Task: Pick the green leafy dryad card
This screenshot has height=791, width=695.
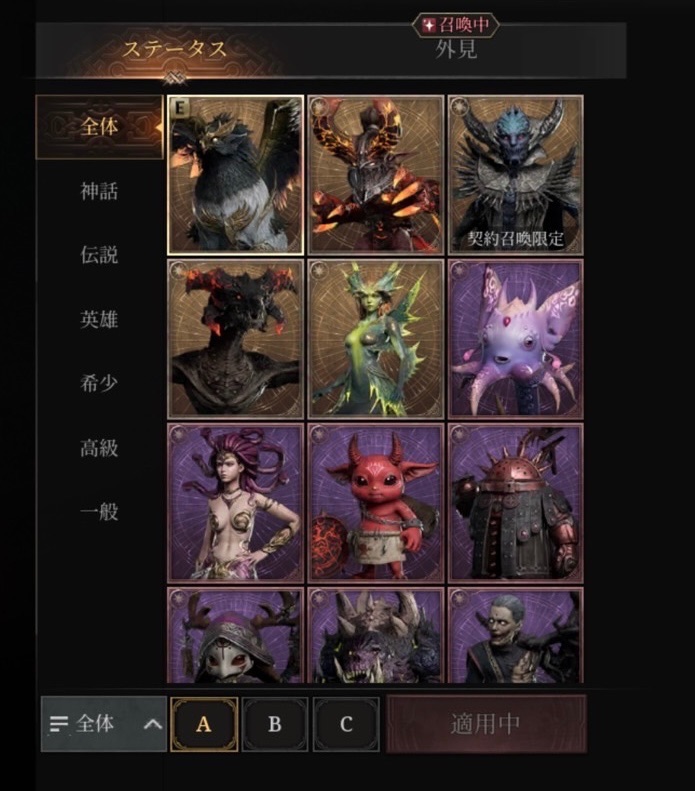Action: pyautogui.click(x=376, y=338)
